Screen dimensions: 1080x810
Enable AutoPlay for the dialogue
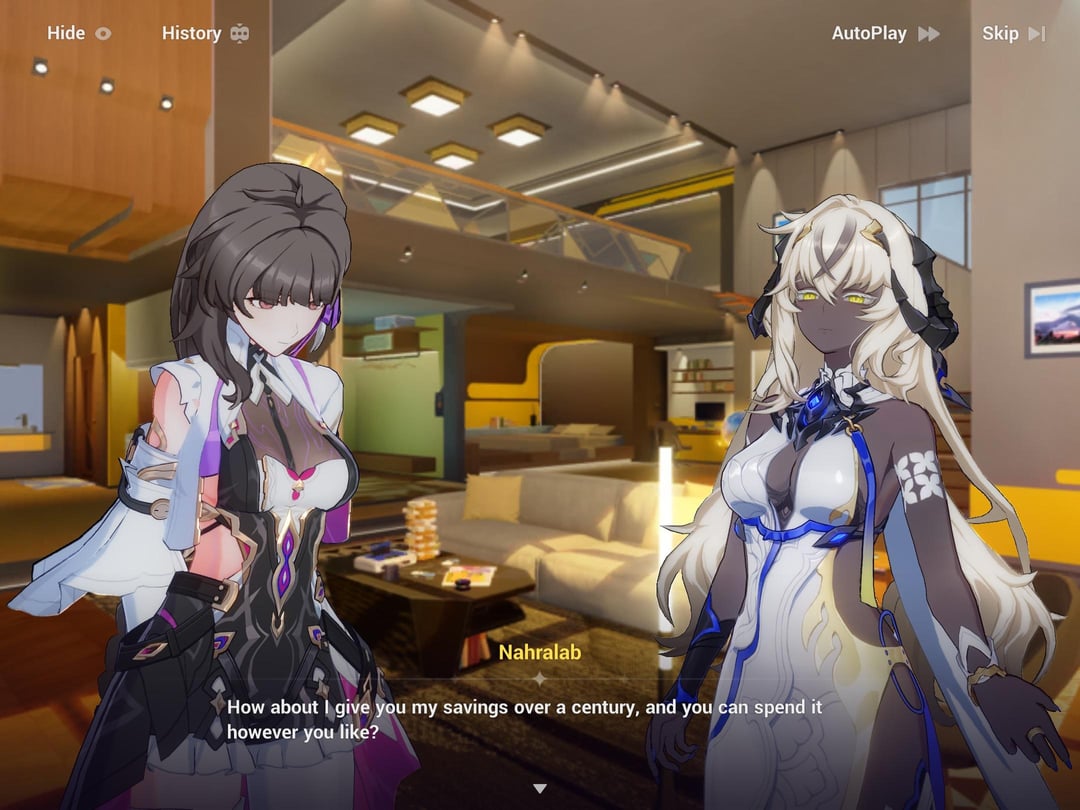(x=885, y=33)
